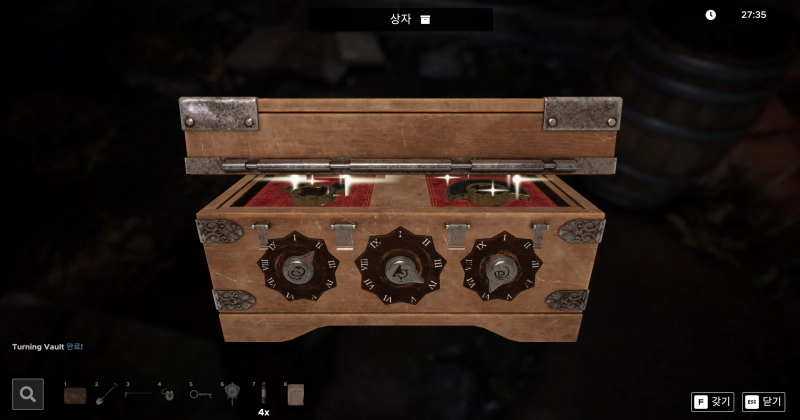Click the 갖기 take button
Screen dimensions: 800x420
[713, 401]
